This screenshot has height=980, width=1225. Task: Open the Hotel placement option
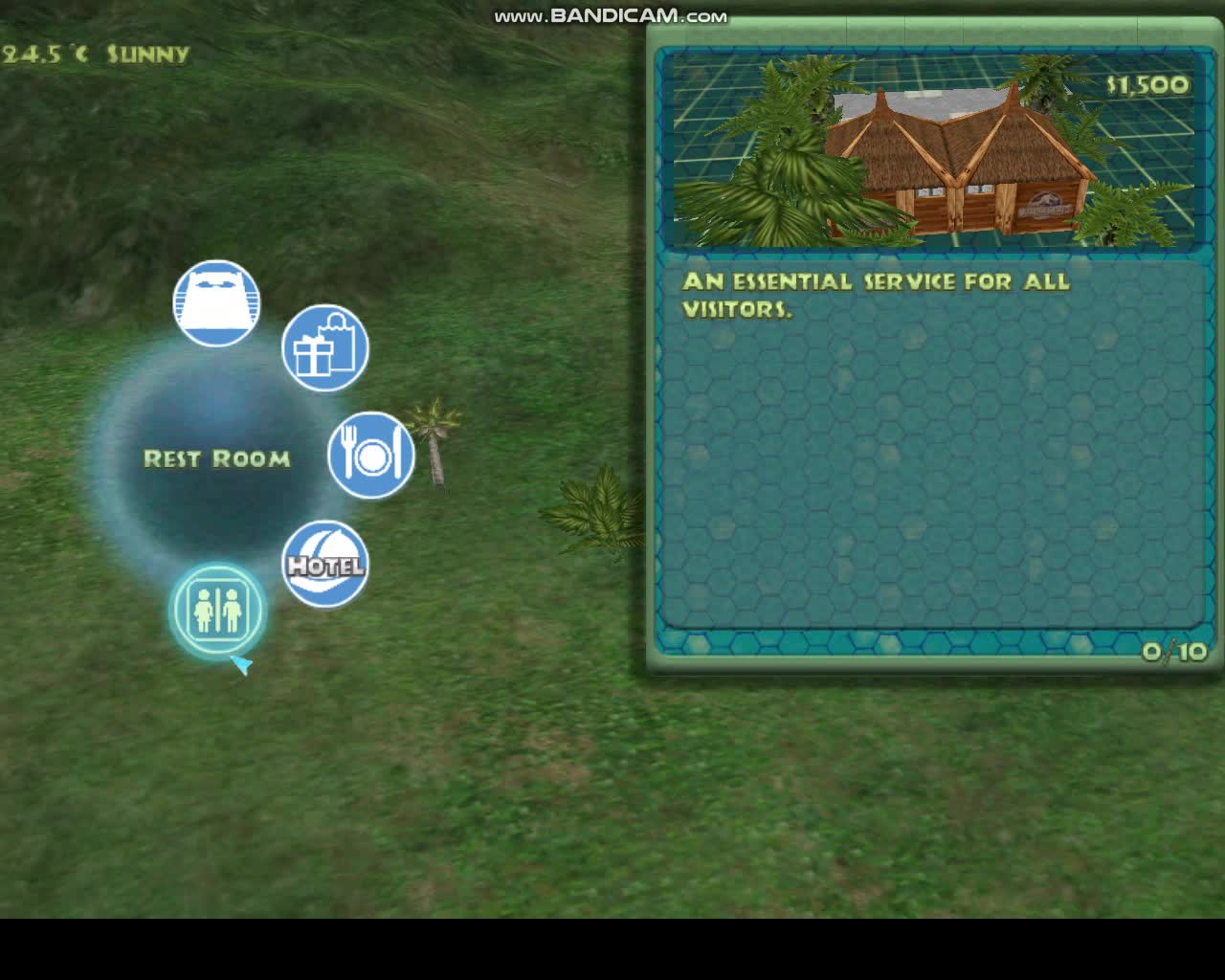click(325, 567)
